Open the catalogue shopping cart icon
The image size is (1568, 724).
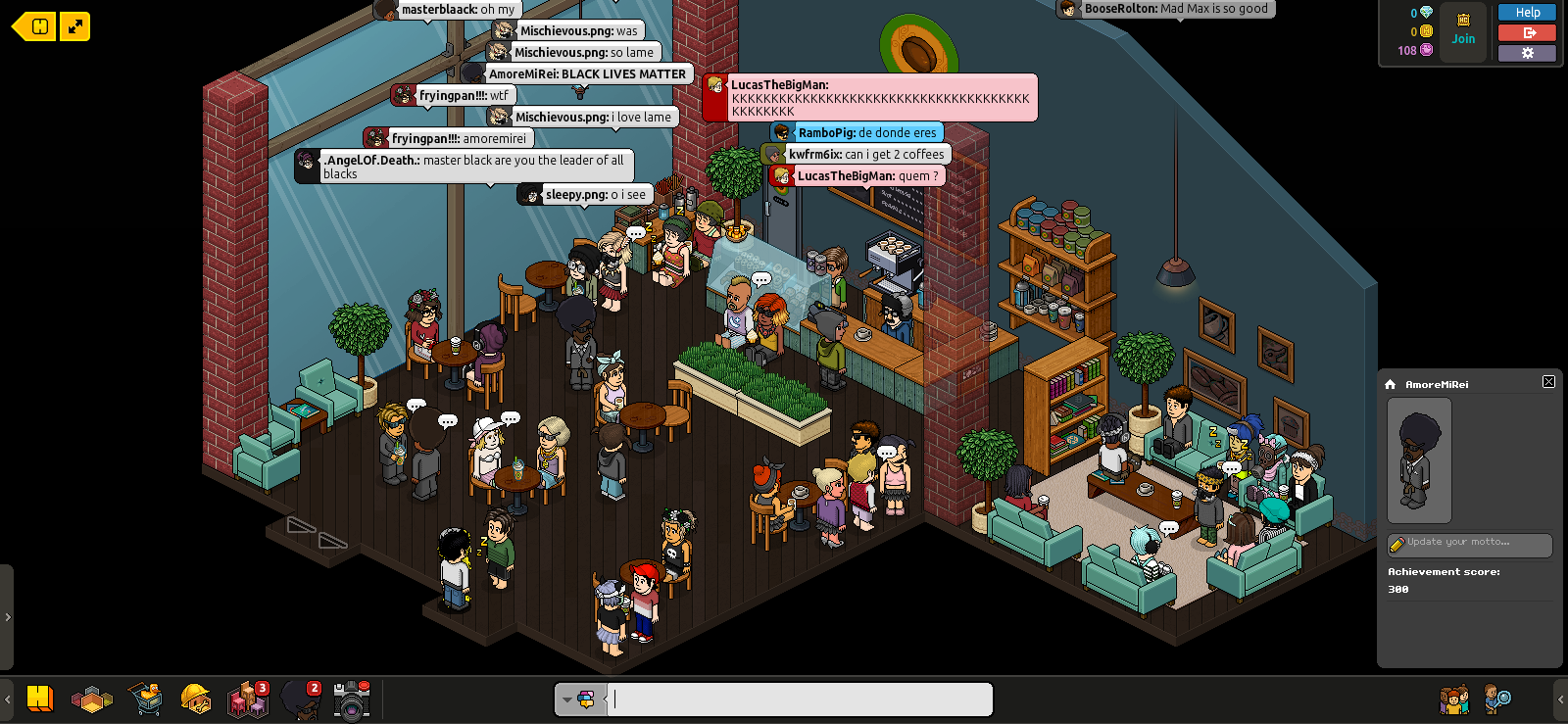point(145,700)
